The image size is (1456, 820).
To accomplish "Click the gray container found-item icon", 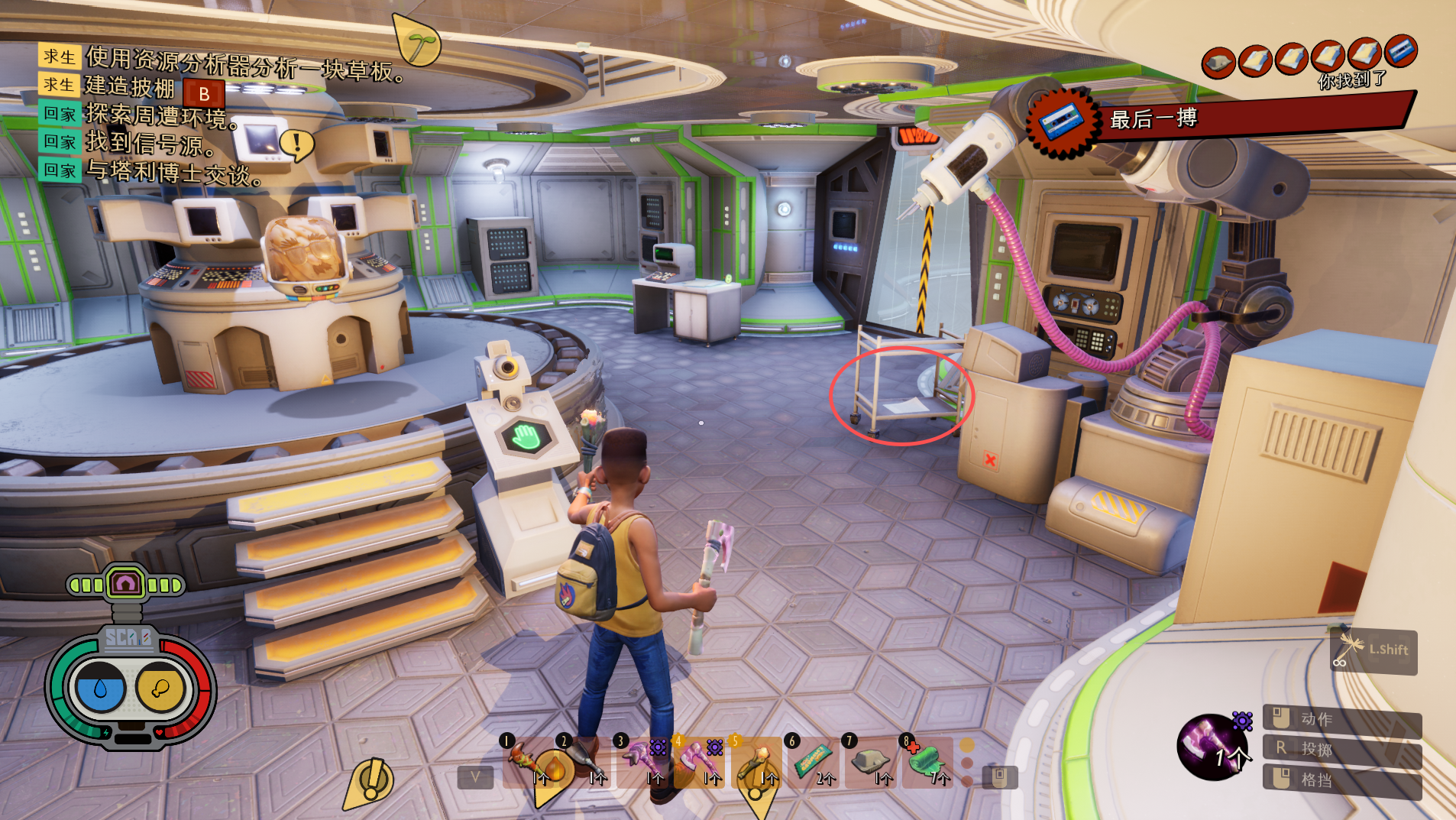I will coord(1218,63).
